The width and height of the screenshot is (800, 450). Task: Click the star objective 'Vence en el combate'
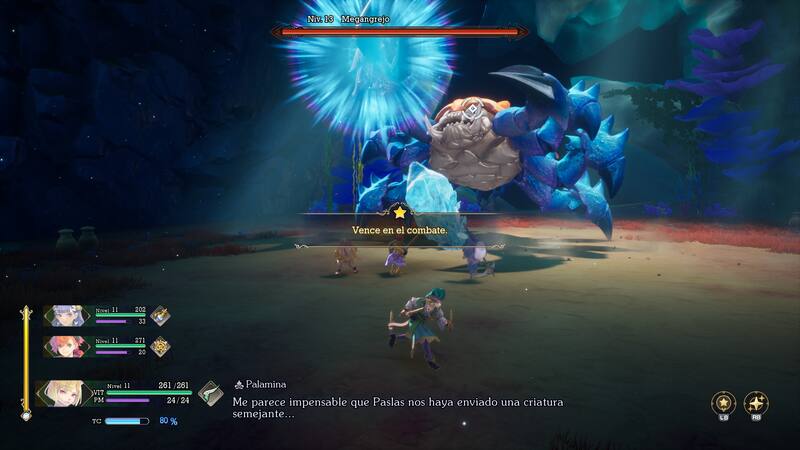coord(400,229)
